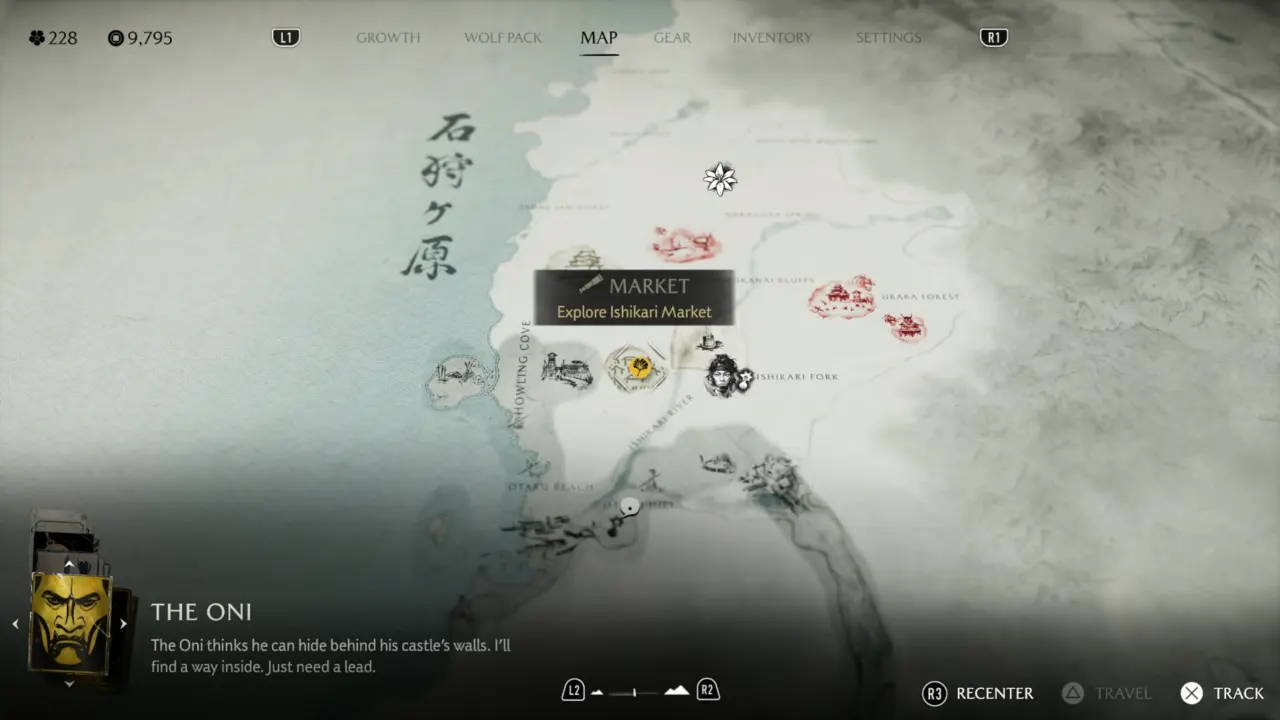Show the next target card with right arrow
This screenshot has width=1280, height=720.
click(x=123, y=623)
